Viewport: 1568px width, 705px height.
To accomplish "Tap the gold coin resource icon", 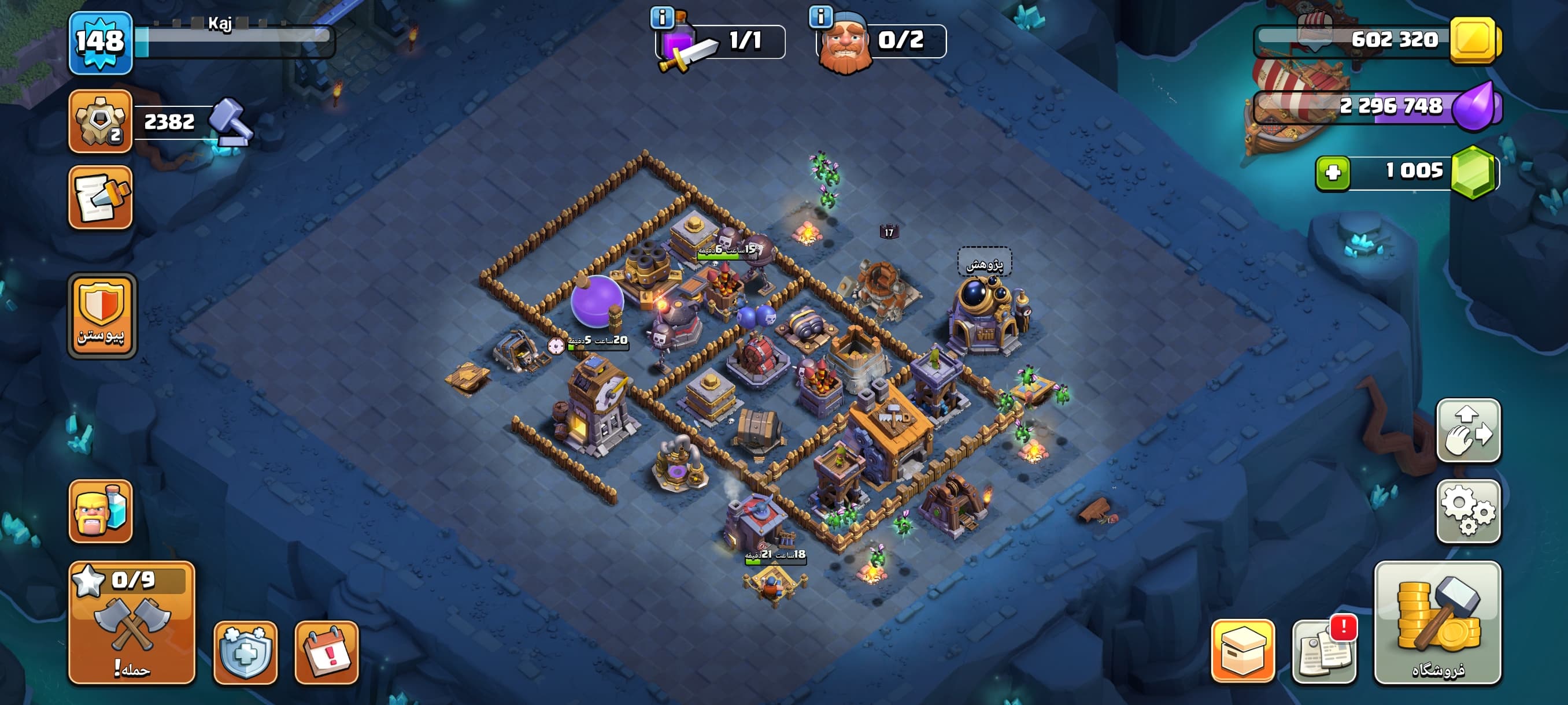I will (1474, 40).
